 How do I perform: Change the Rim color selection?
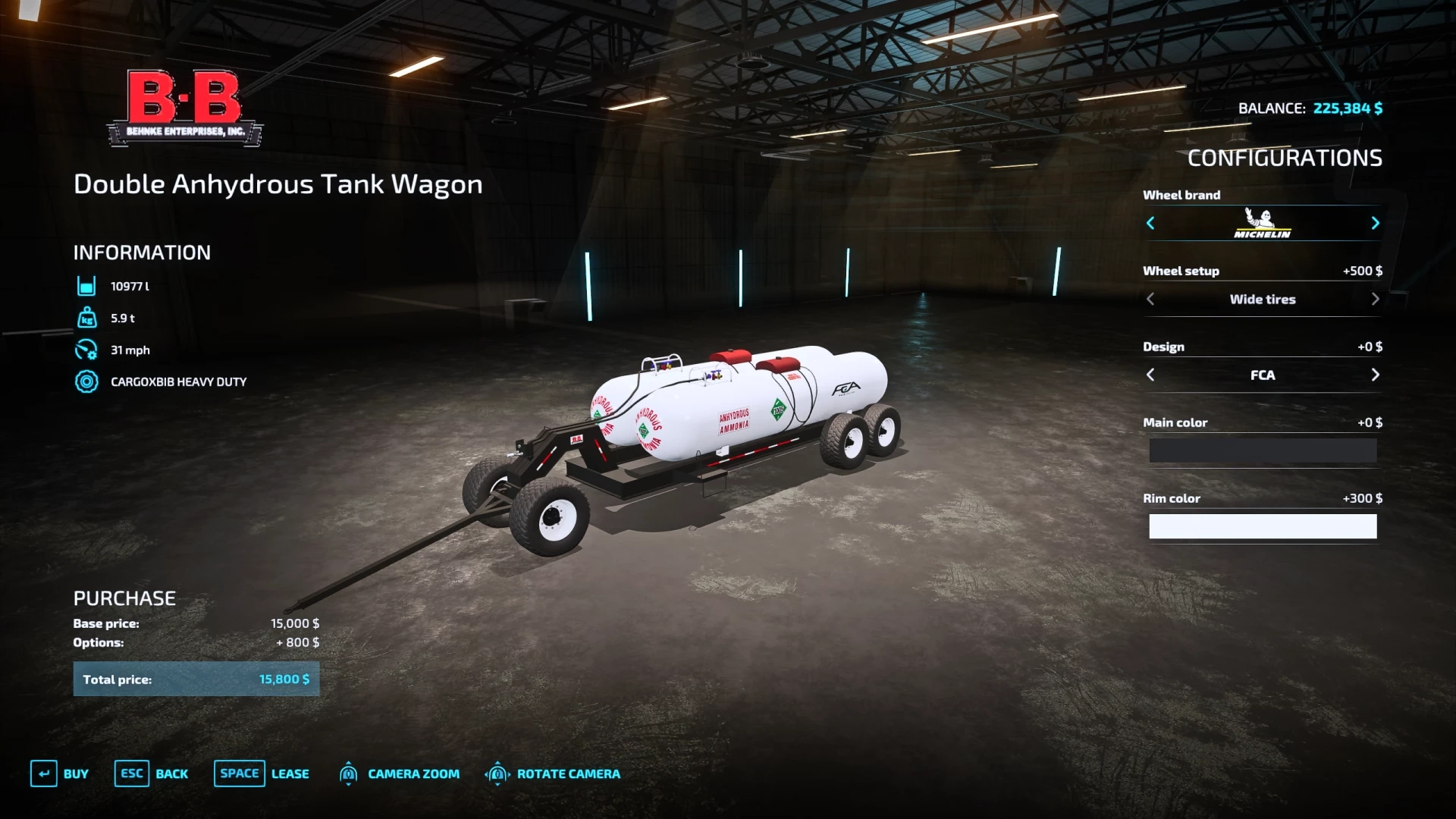pos(1263,526)
